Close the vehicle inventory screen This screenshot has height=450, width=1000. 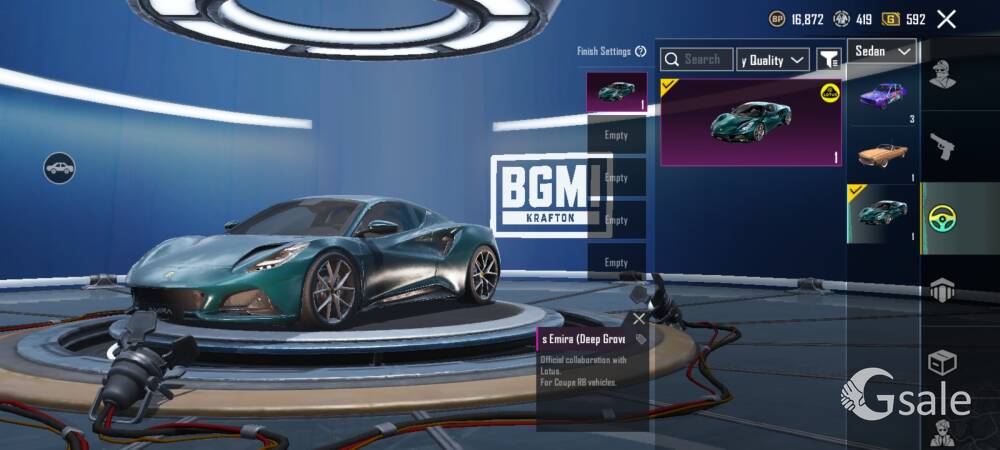click(946, 19)
